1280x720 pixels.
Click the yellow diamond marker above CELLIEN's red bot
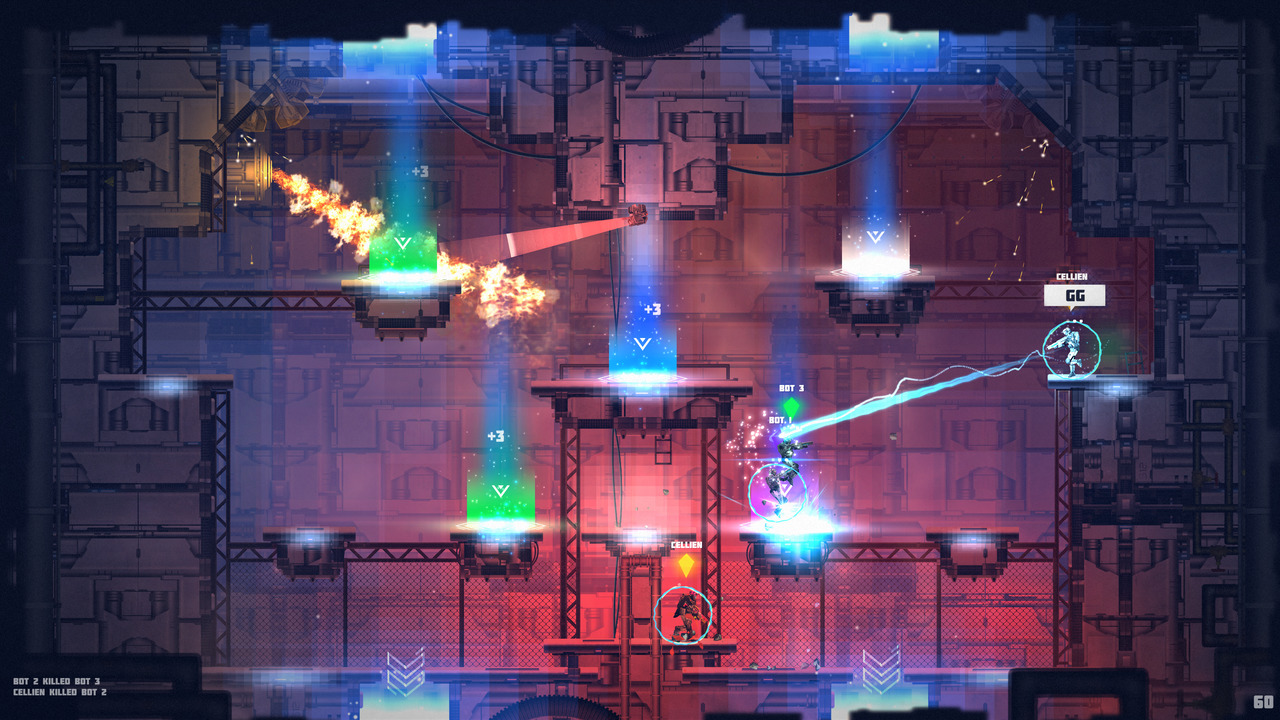pyautogui.click(x=686, y=564)
